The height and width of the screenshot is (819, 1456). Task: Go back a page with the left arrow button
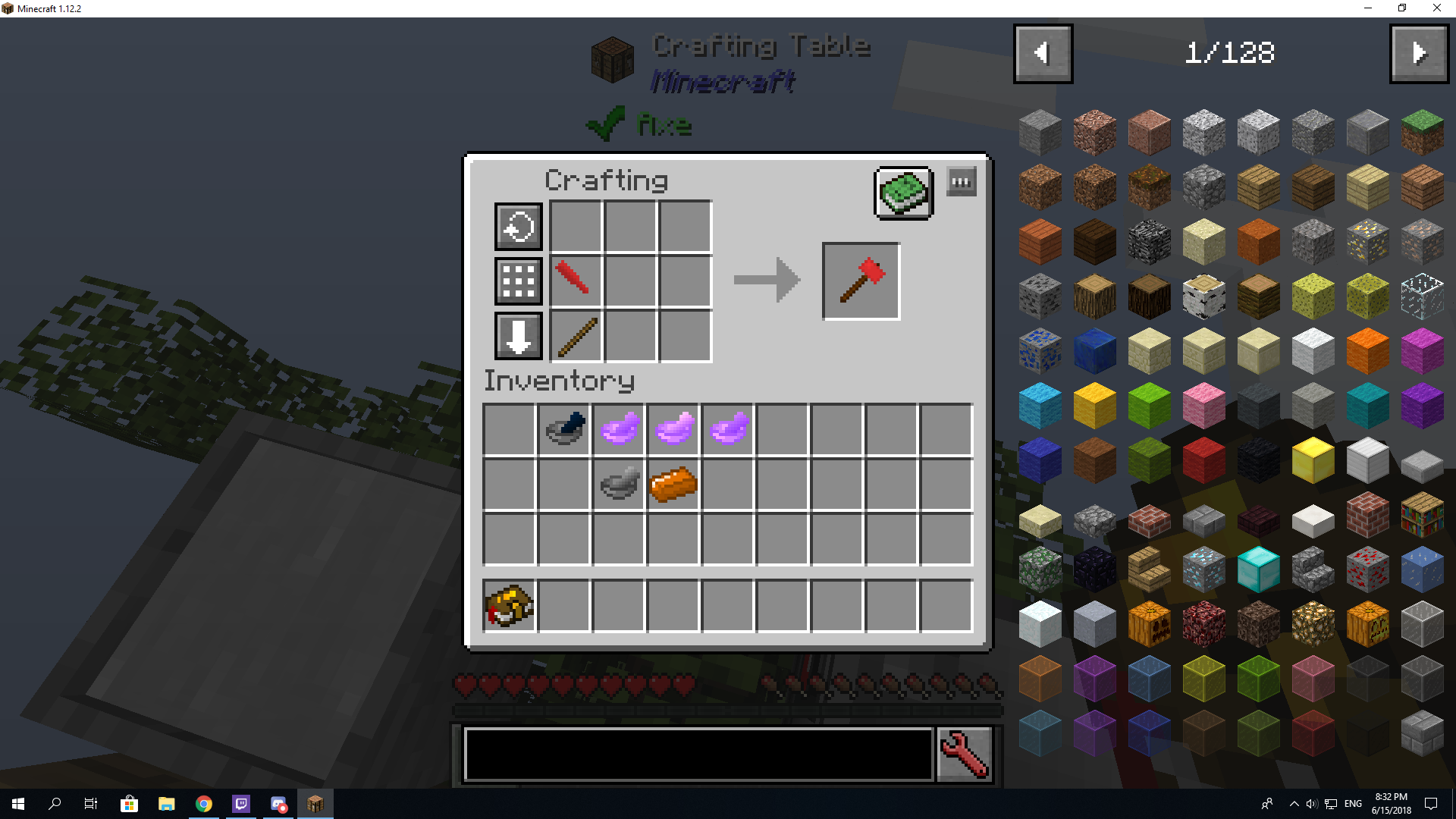point(1043,53)
